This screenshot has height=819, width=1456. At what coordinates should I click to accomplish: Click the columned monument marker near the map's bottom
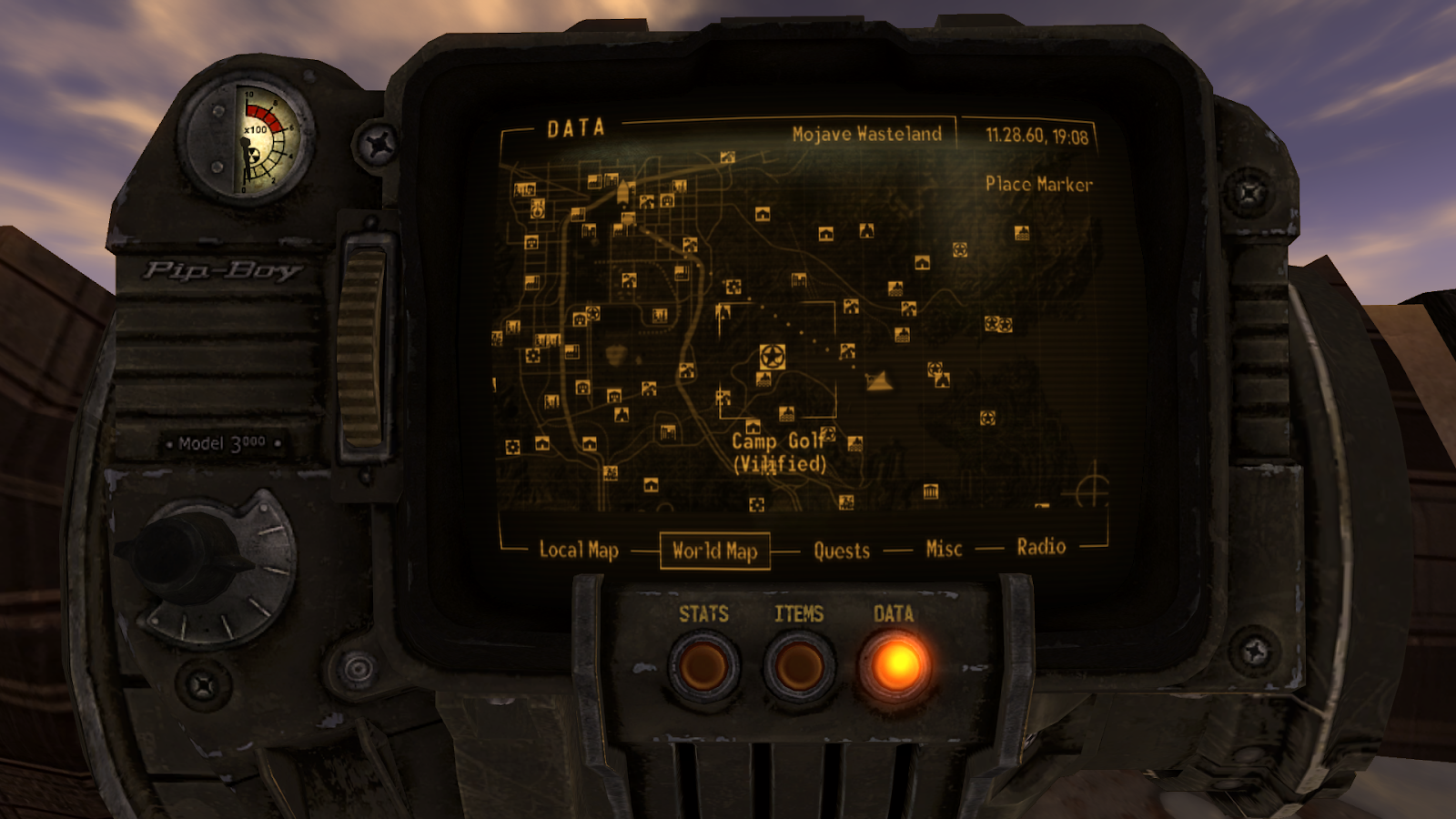click(930, 491)
